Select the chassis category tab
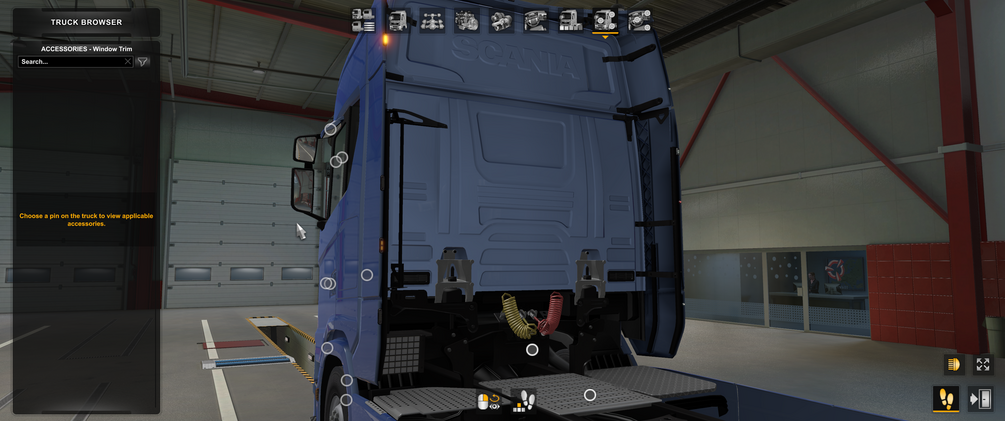Viewport: 1005px width, 421px height. (x=432, y=20)
